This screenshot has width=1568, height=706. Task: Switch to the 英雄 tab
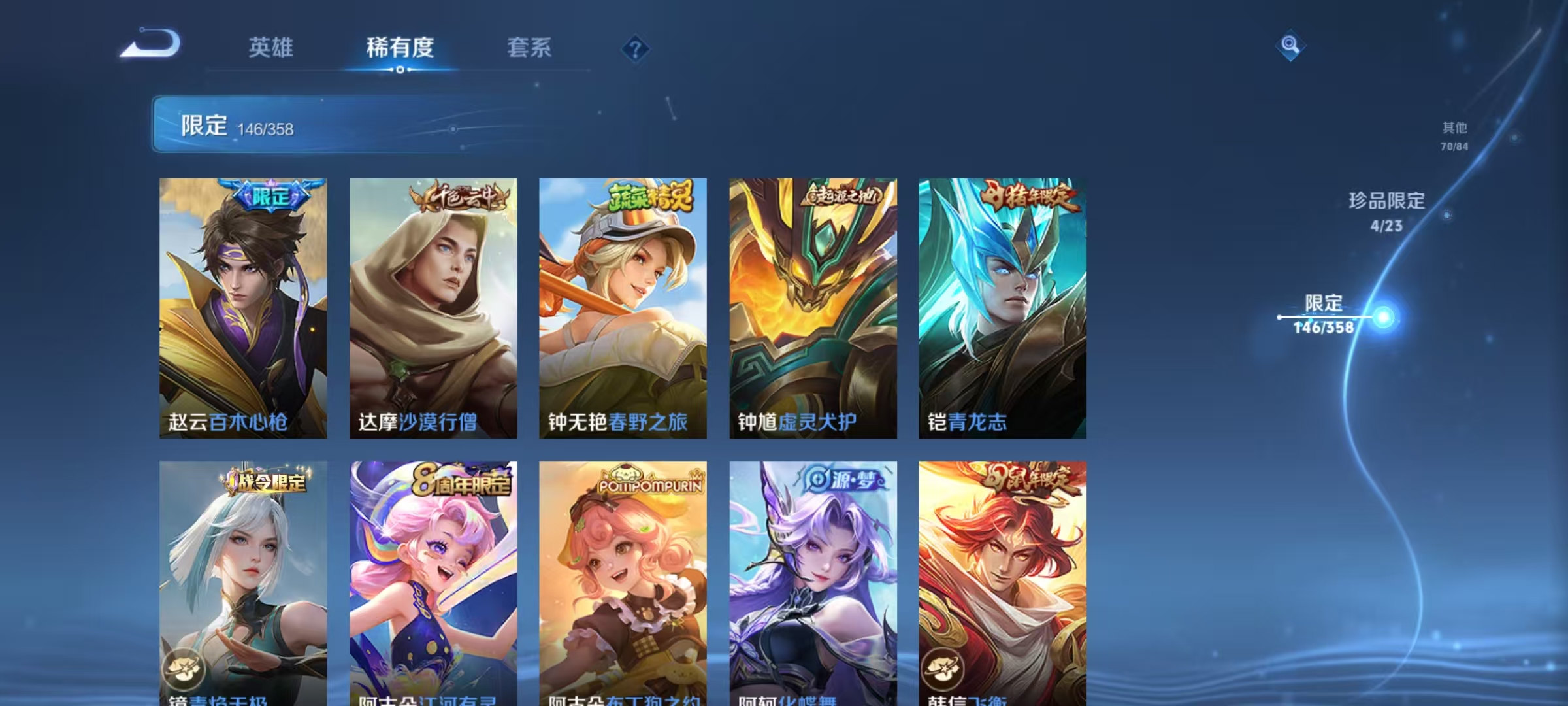coord(272,47)
